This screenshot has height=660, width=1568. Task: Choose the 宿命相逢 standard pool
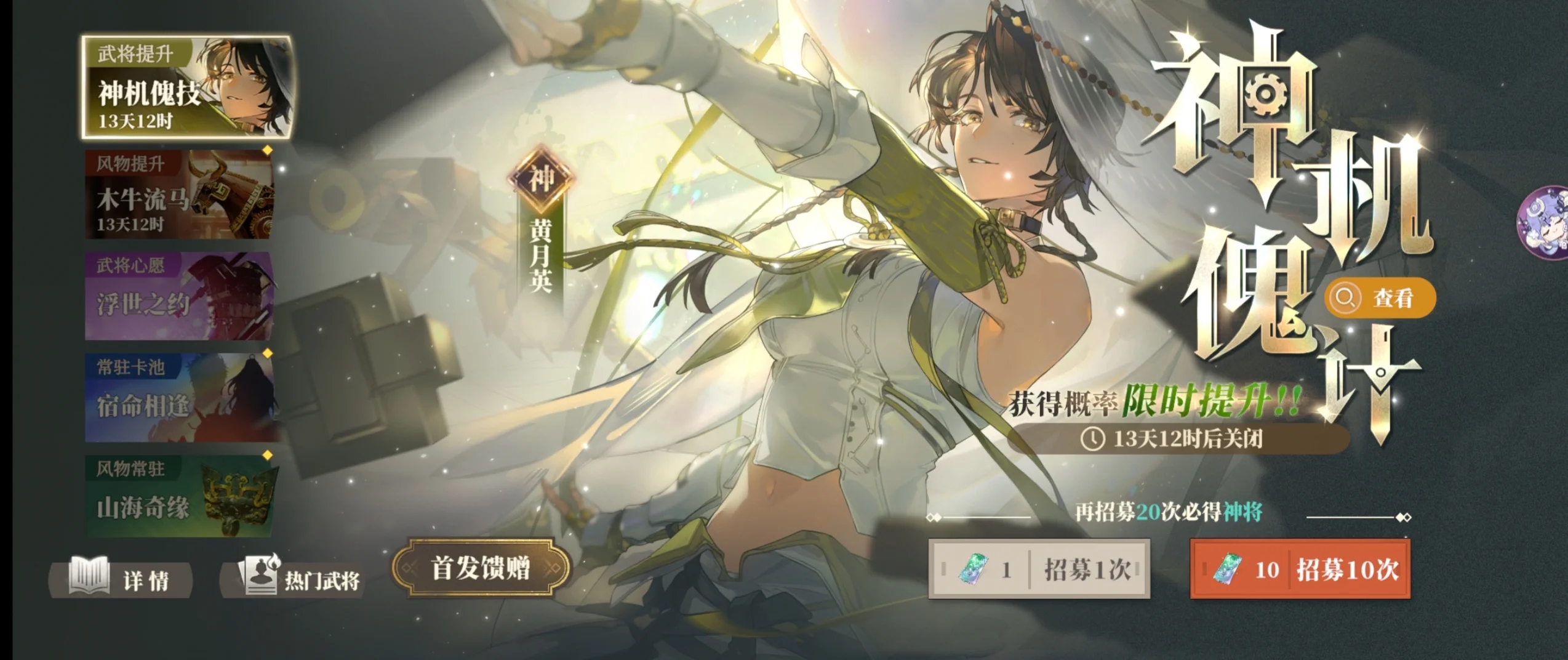pyautogui.click(x=178, y=398)
